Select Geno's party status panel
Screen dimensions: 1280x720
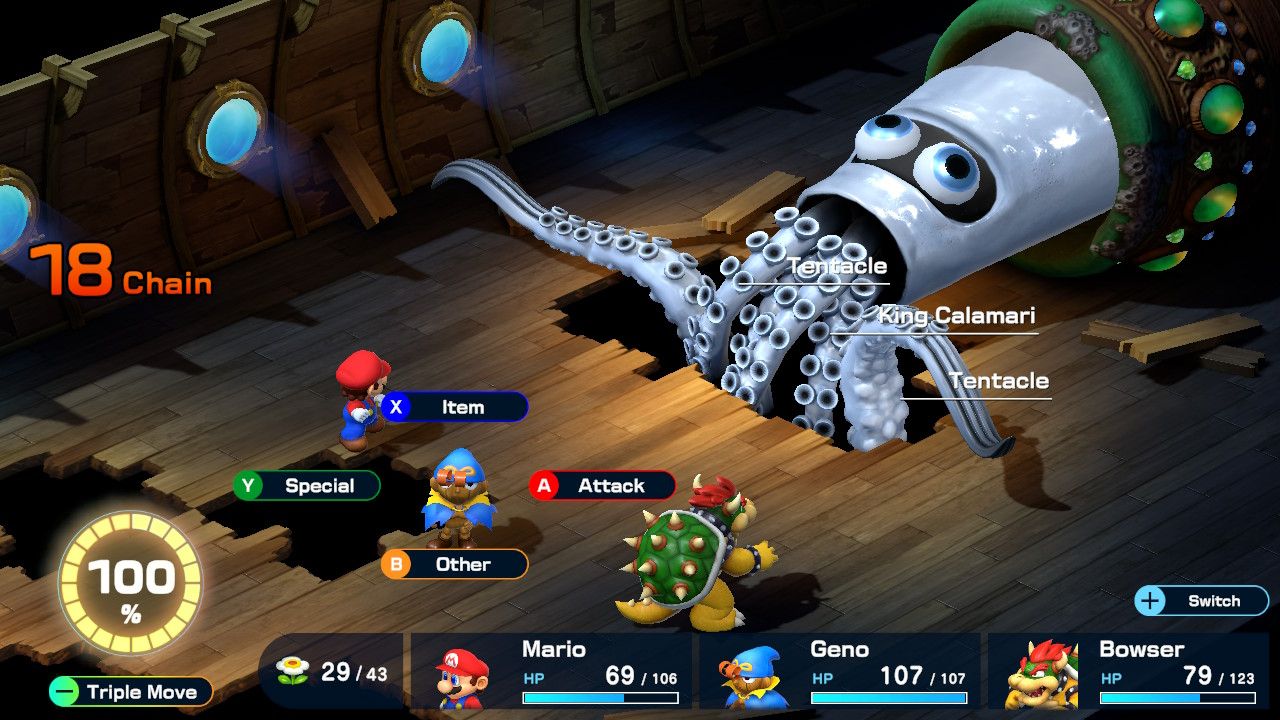[x=838, y=671]
